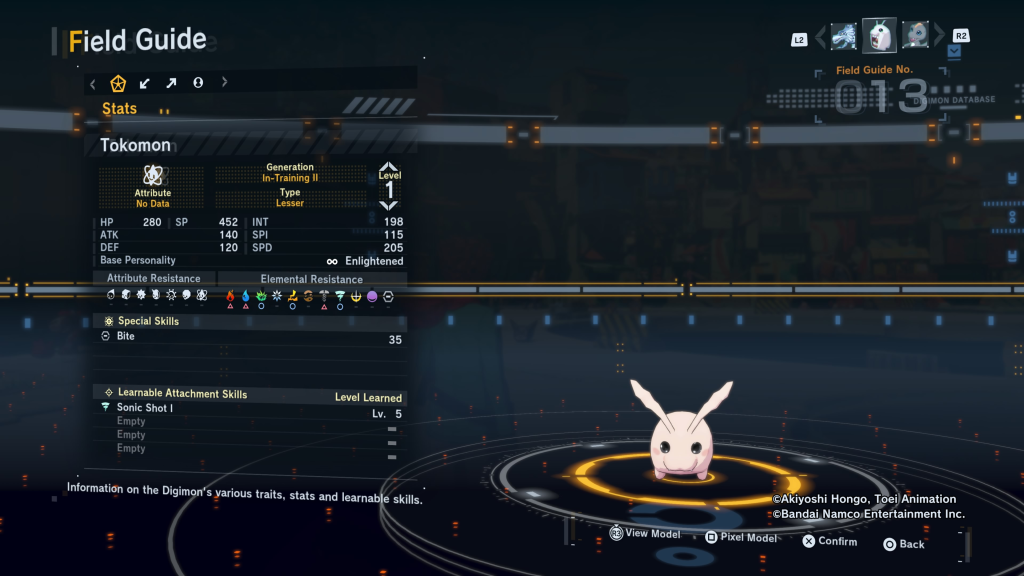Go to the next Digimon entry arrow

click(939, 38)
